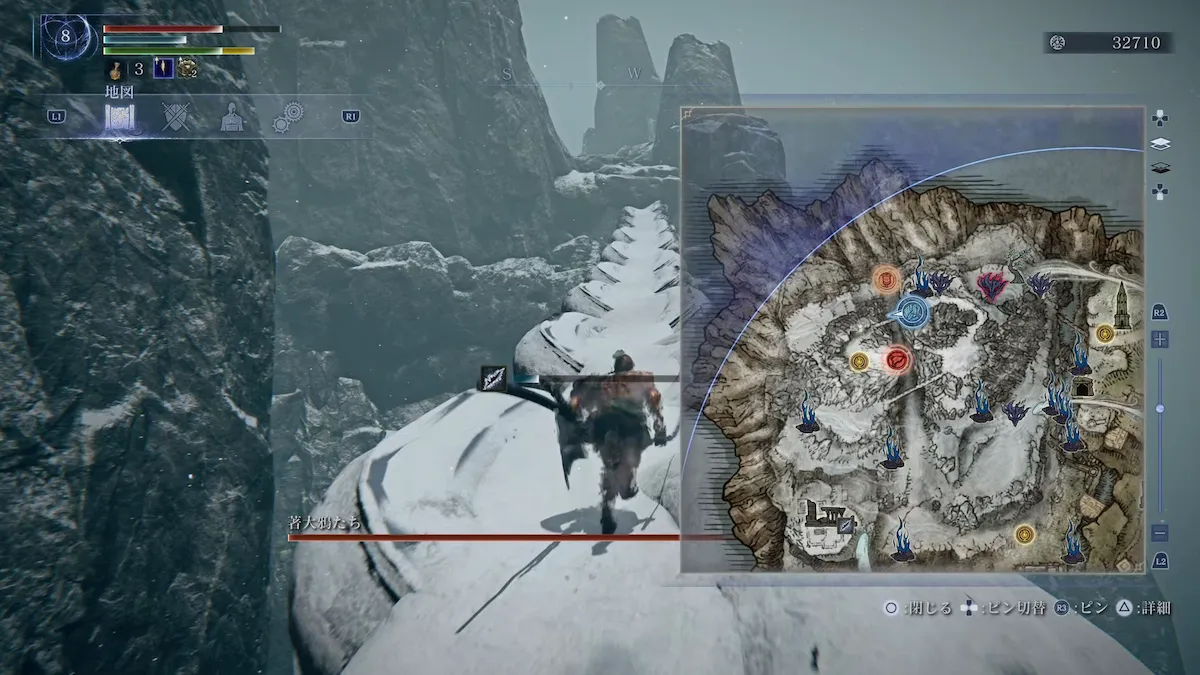The height and width of the screenshot is (675, 1200).
Task: Open the character status tab
Action: tap(231, 117)
